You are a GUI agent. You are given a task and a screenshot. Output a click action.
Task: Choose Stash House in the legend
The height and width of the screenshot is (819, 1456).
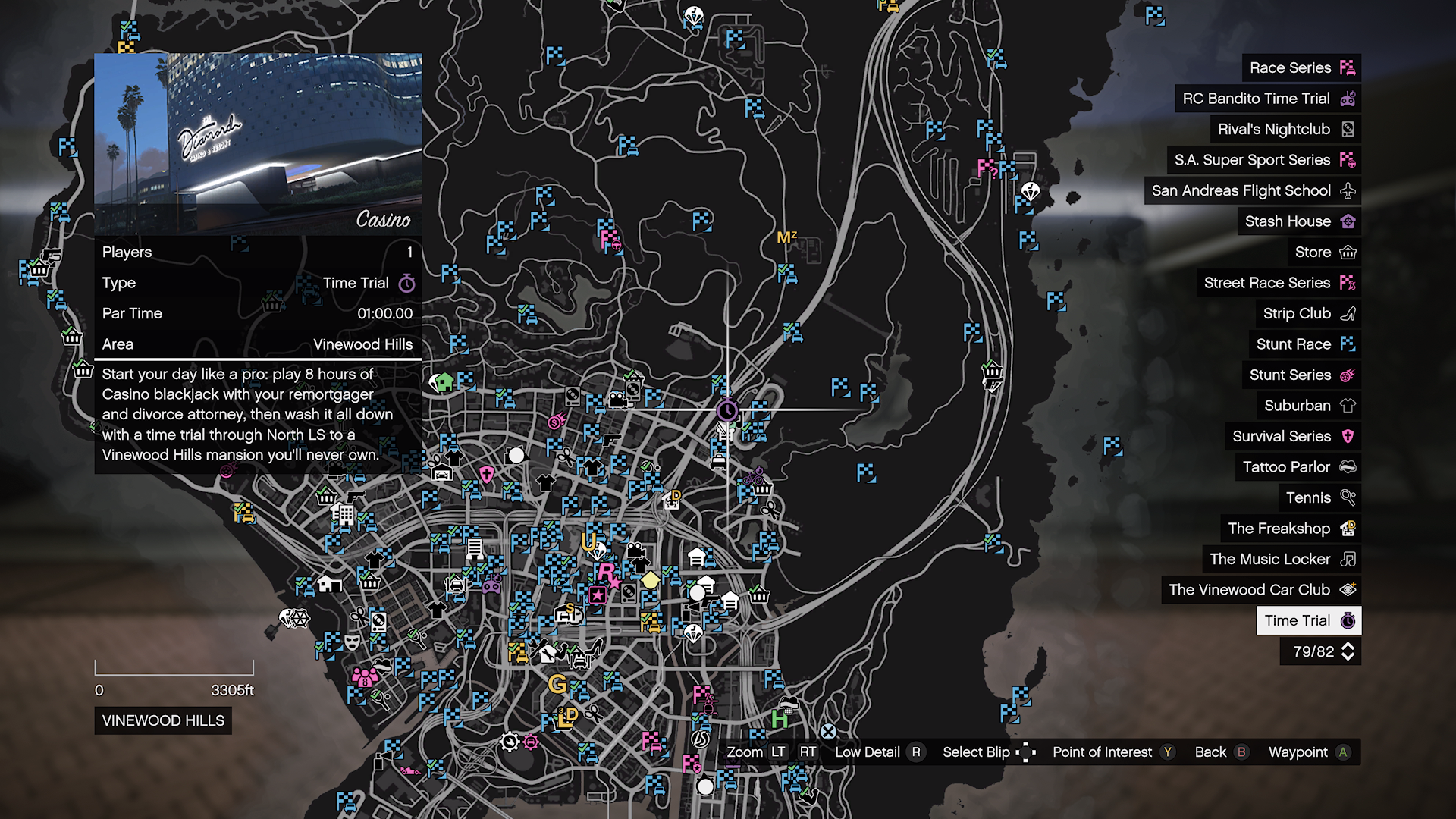coord(1298,221)
